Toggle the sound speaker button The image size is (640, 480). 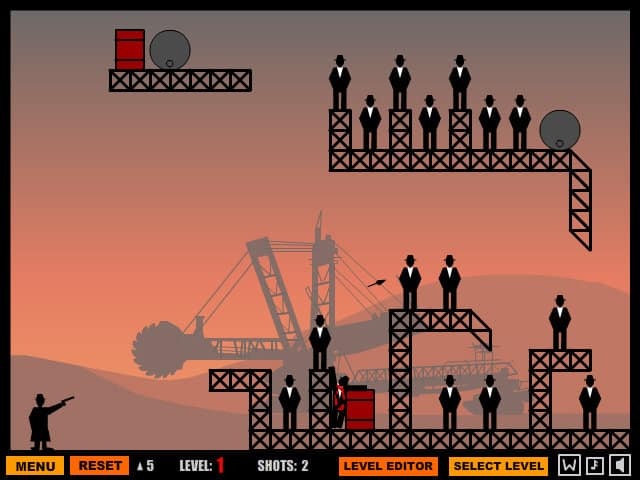620,465
